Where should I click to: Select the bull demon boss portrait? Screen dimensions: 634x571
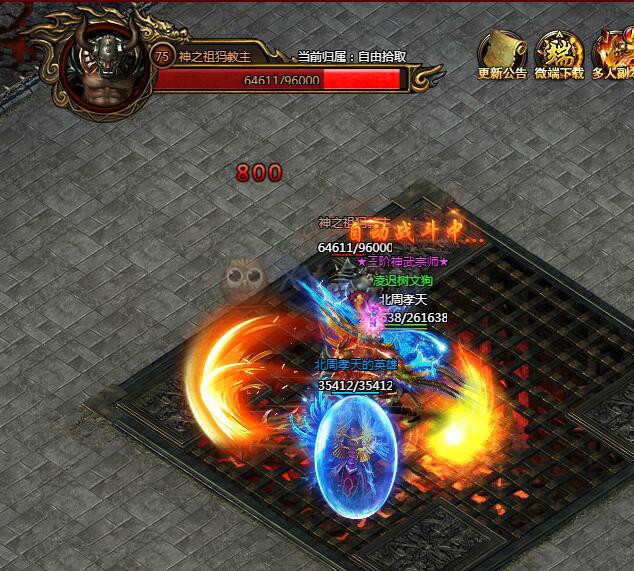pos(102,70)
